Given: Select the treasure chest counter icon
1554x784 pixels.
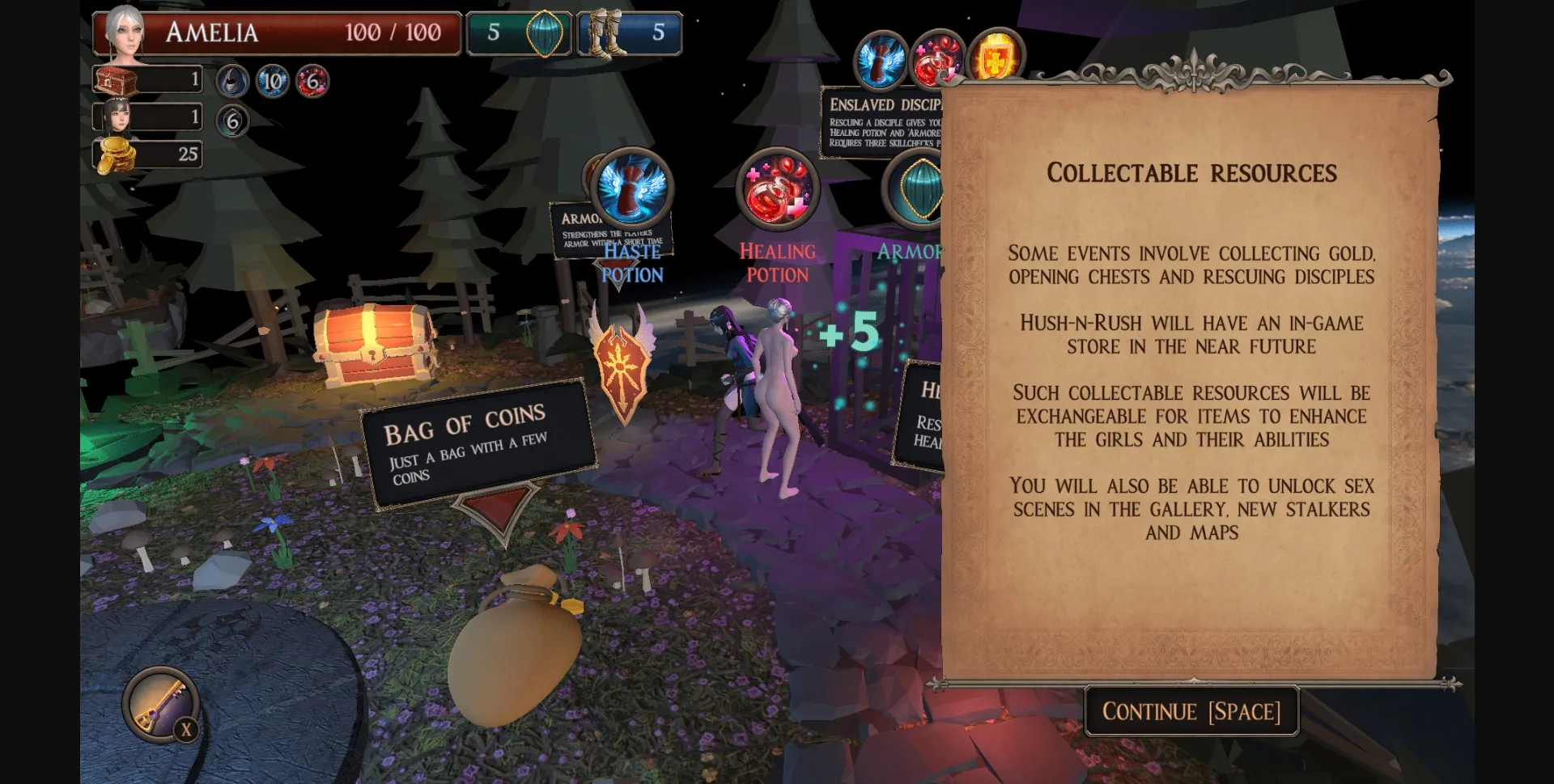Looking at the screenshot, I should click(117, 80).
